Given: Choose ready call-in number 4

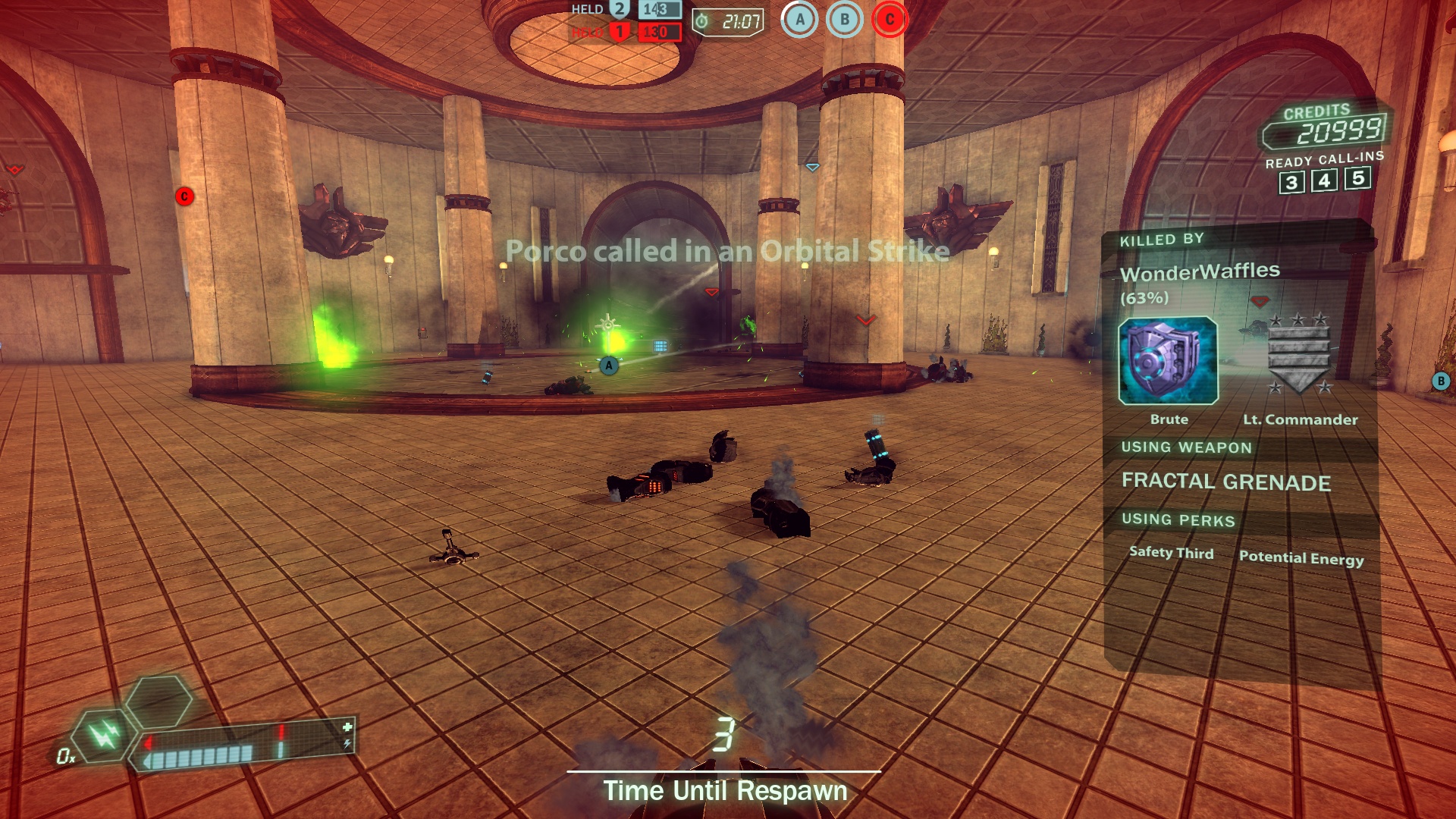Looking at the screenshot, I should pyautogui.click(x=1325, y=180).
